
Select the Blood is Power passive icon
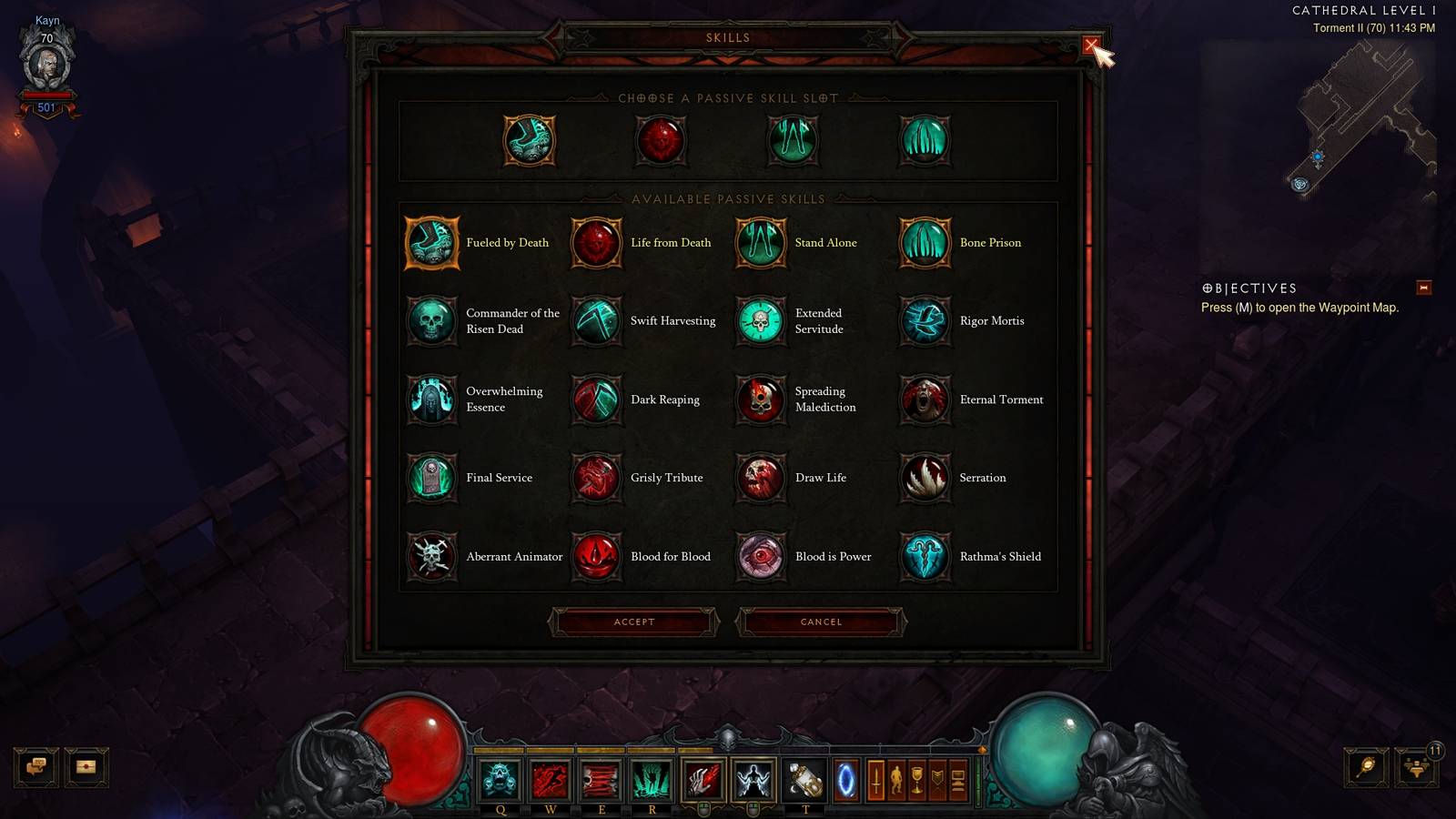[x=761, y=557]
